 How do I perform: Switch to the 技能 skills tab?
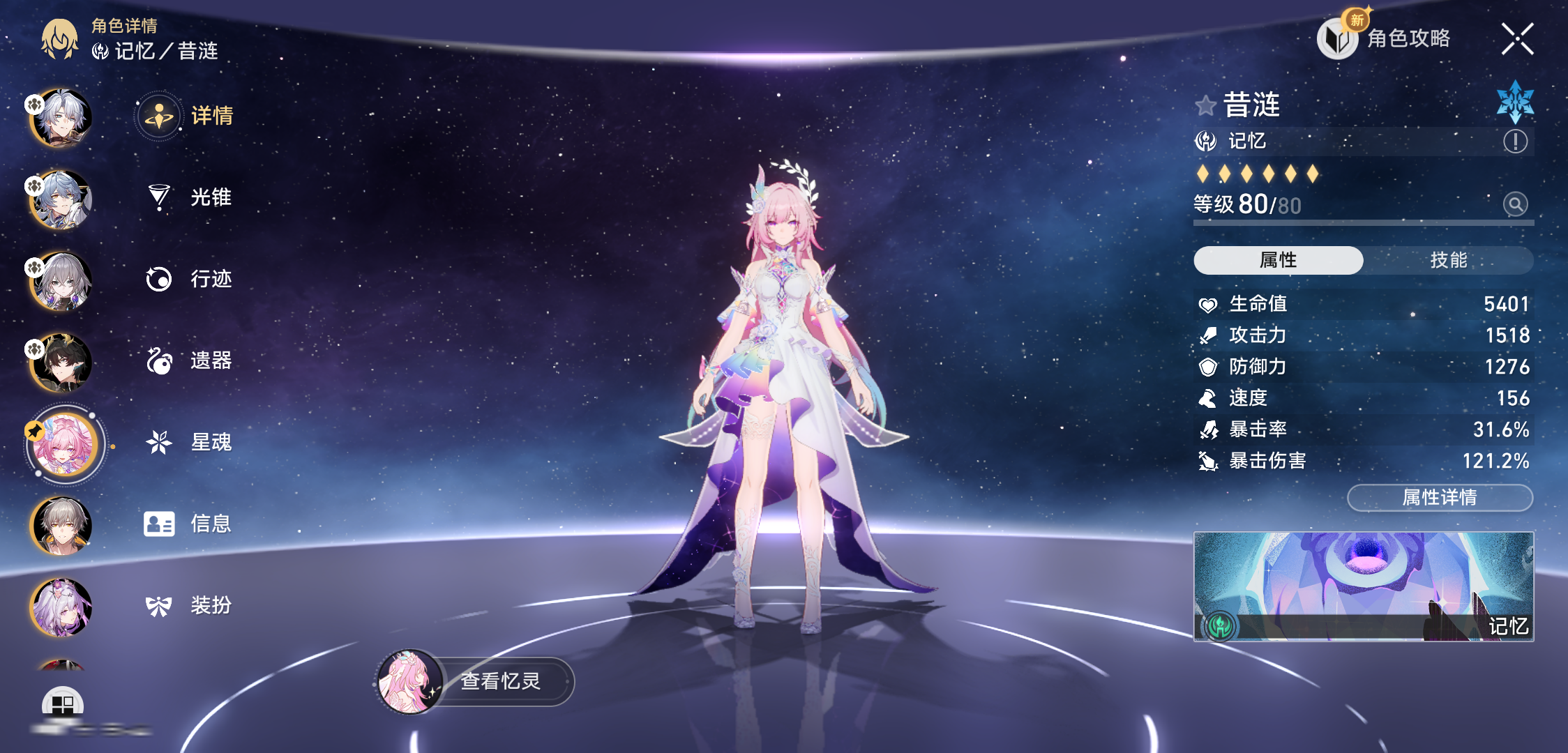pyautogui.click(x=1448, y=260)
